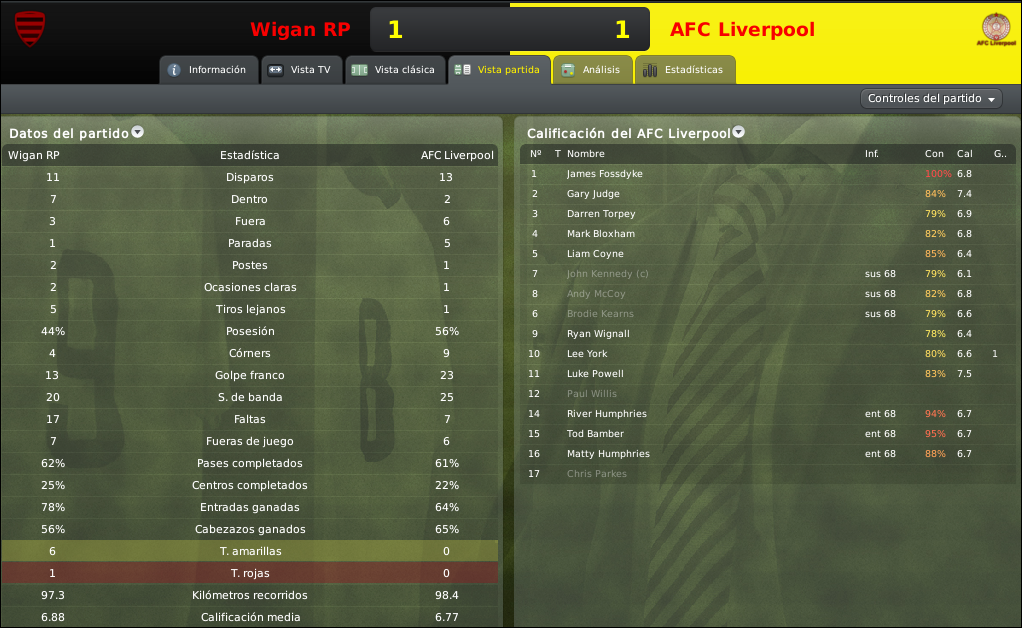Image resolution: width=1022 pixels, height=628 pixels.
Task: Expand the Datos del partido panel selector
Action: pos(138,132)
